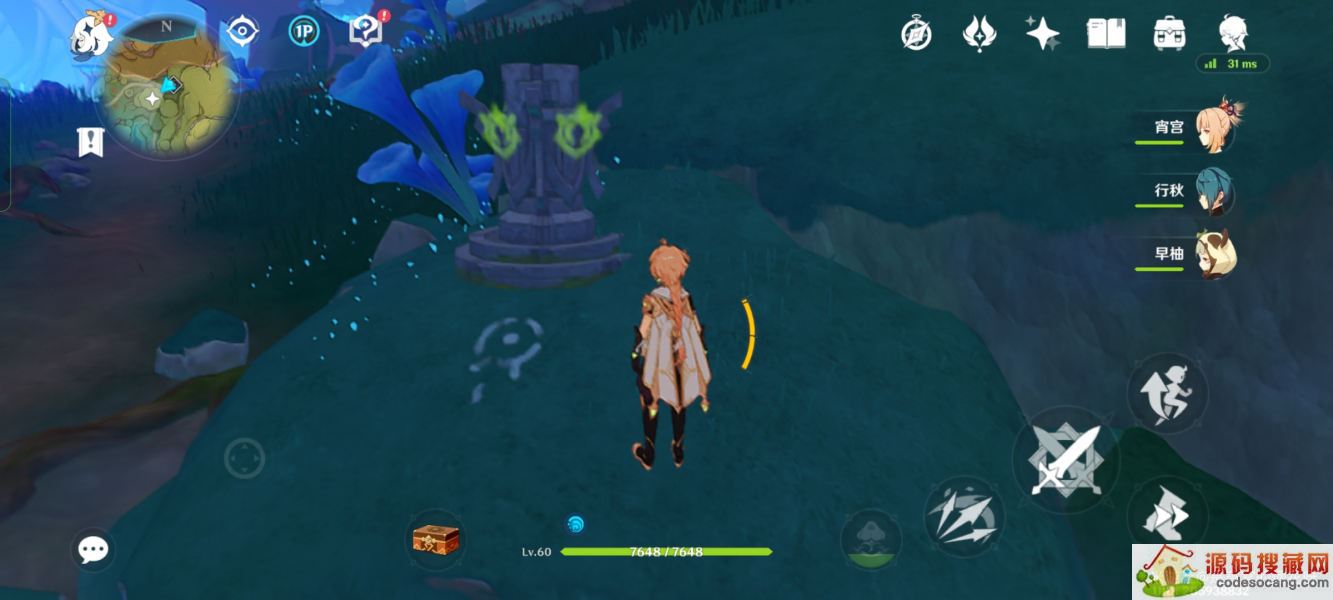Open the Paimon menu
The image size is (1333, 600).
click(91, 35)
